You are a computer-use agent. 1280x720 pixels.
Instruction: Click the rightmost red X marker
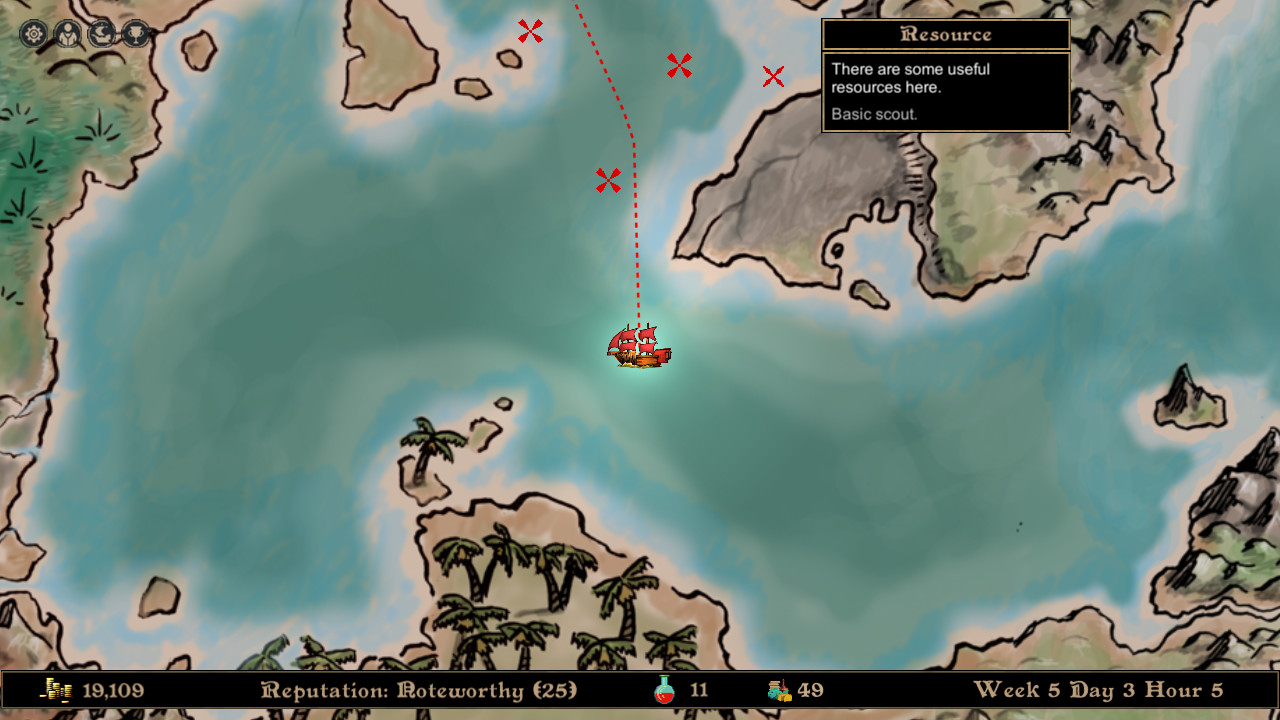(x=772, y=75)
